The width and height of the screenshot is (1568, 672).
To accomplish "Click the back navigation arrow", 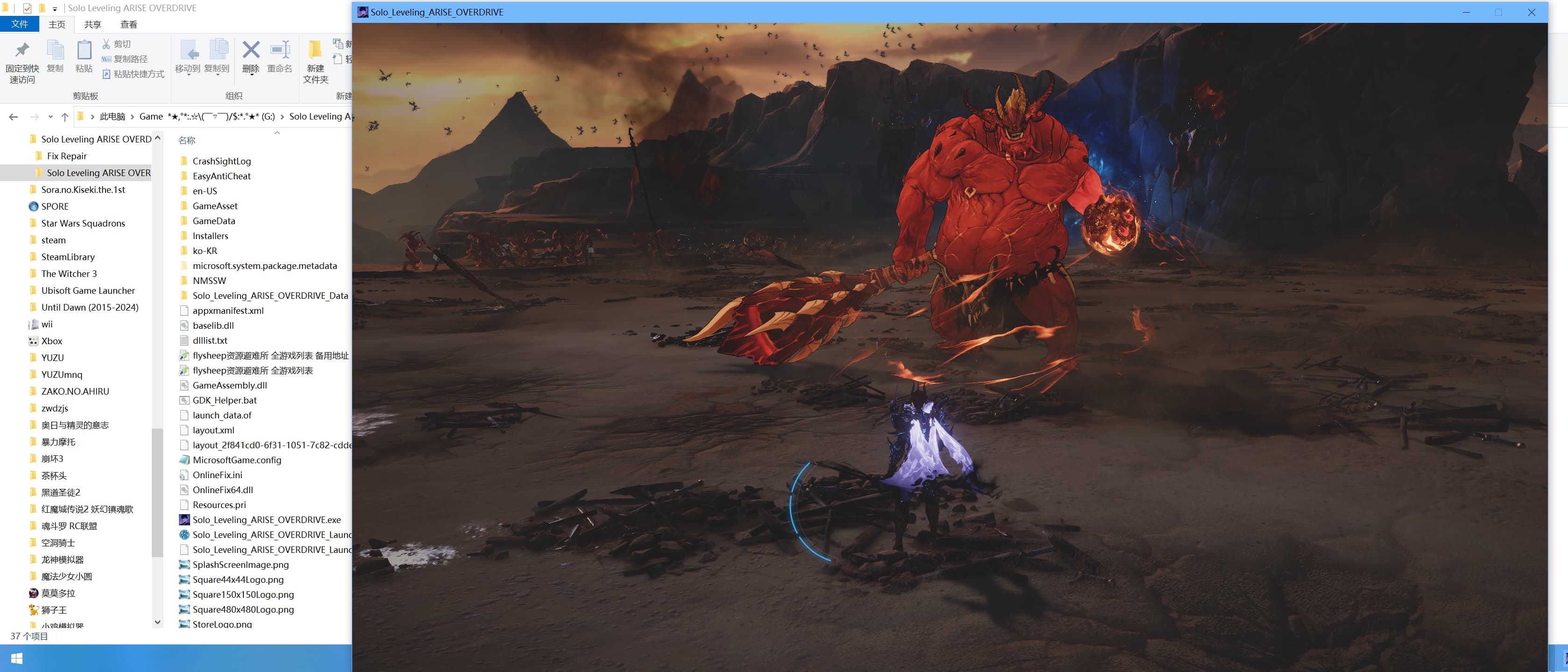I will (x=14, y=116).
